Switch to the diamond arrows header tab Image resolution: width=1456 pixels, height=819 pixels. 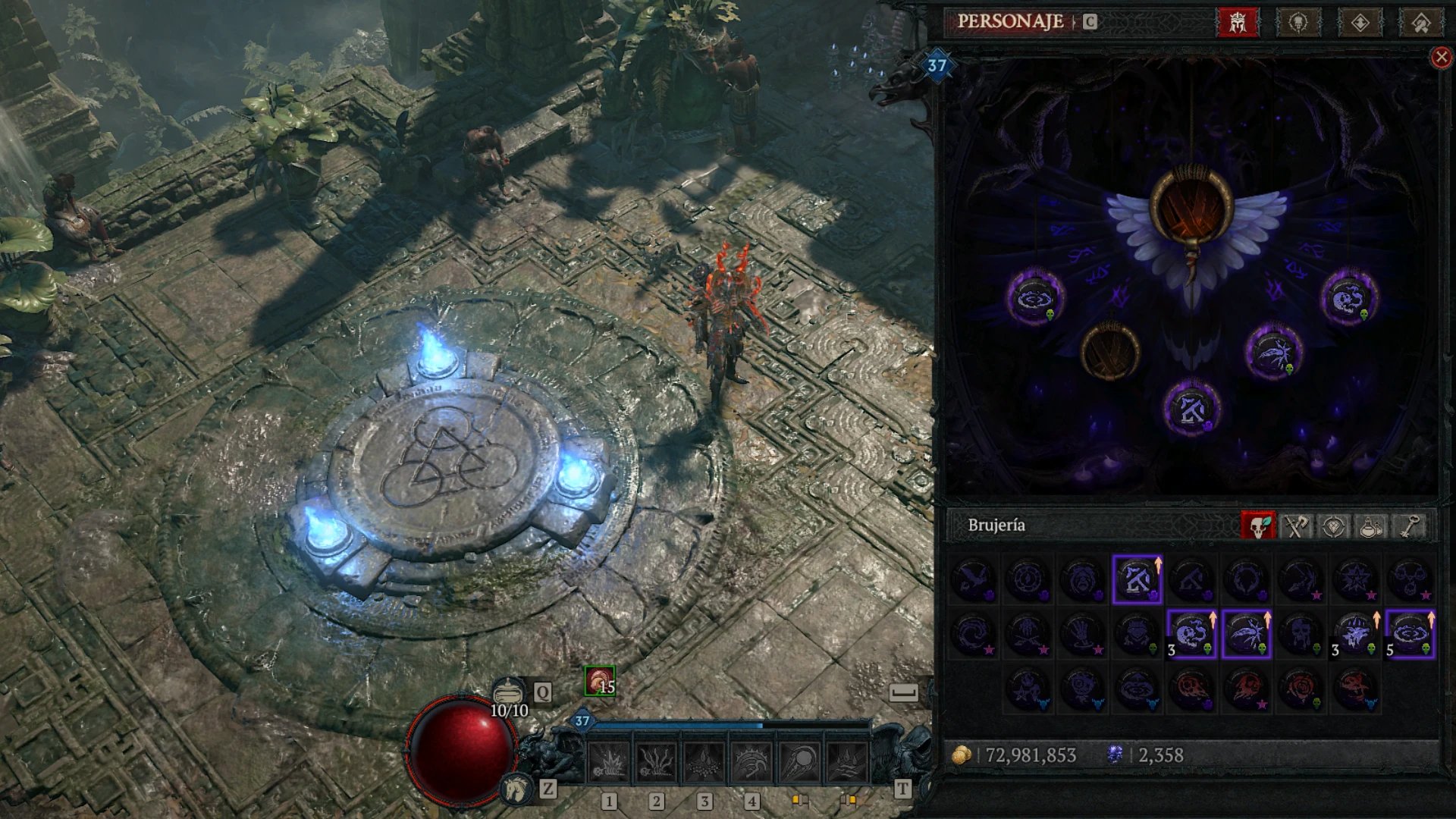(1360, 22)
